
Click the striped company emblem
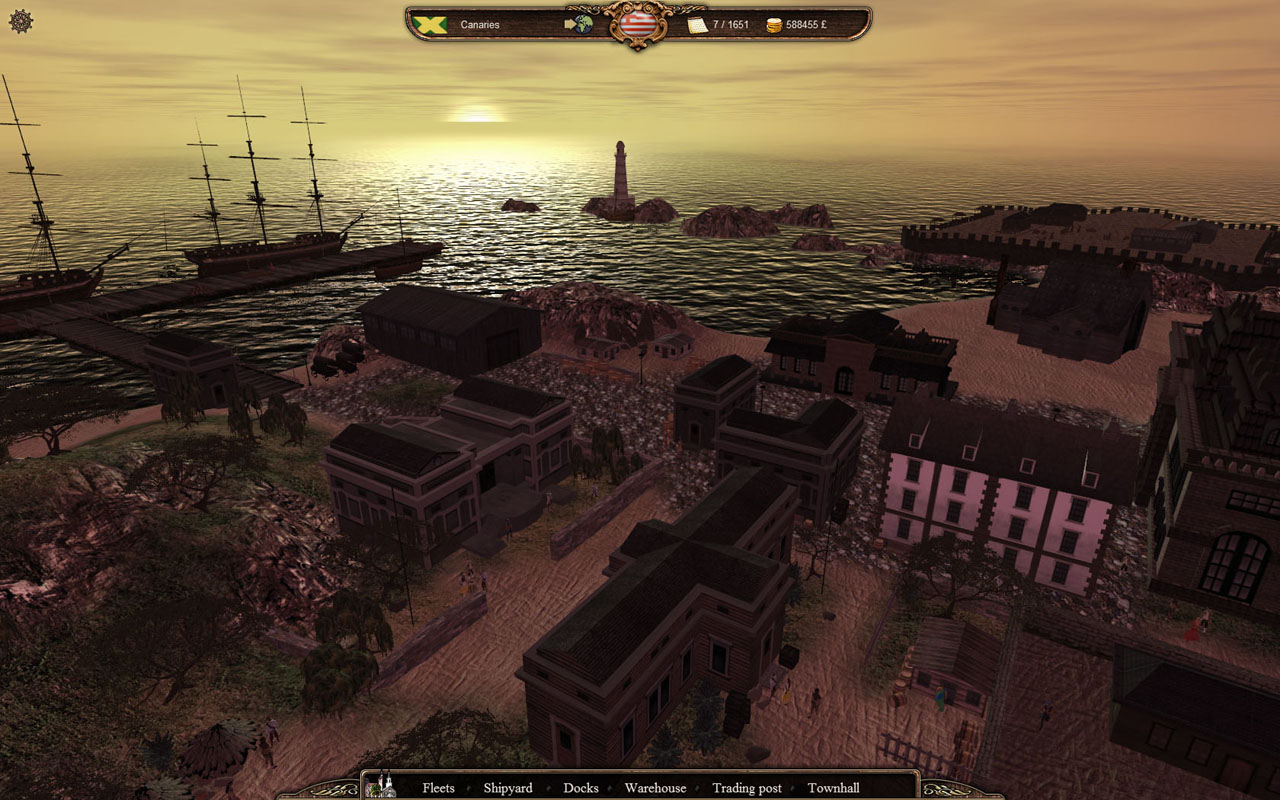pos(637,24)
